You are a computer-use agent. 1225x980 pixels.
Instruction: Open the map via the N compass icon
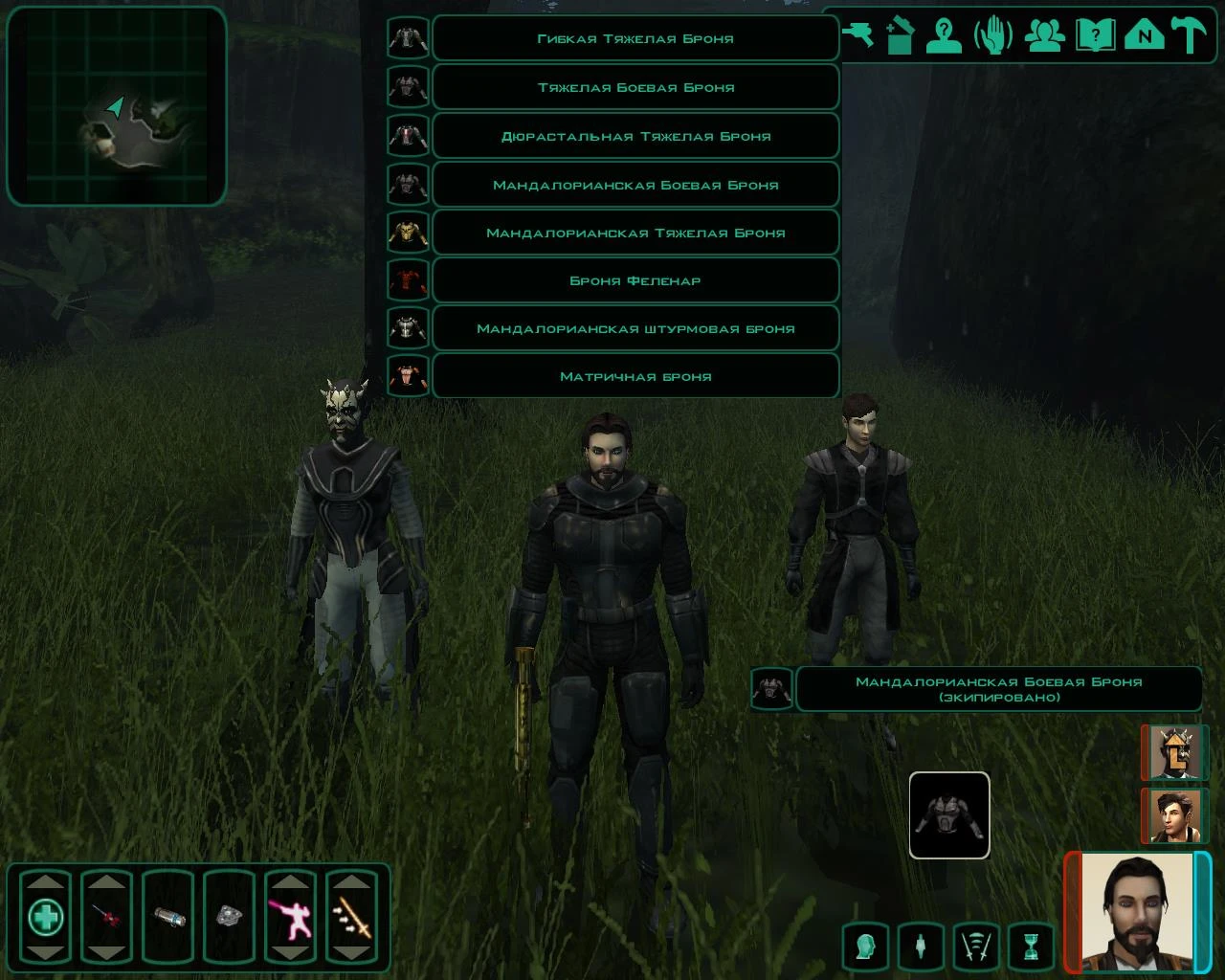pos(1145,36)
